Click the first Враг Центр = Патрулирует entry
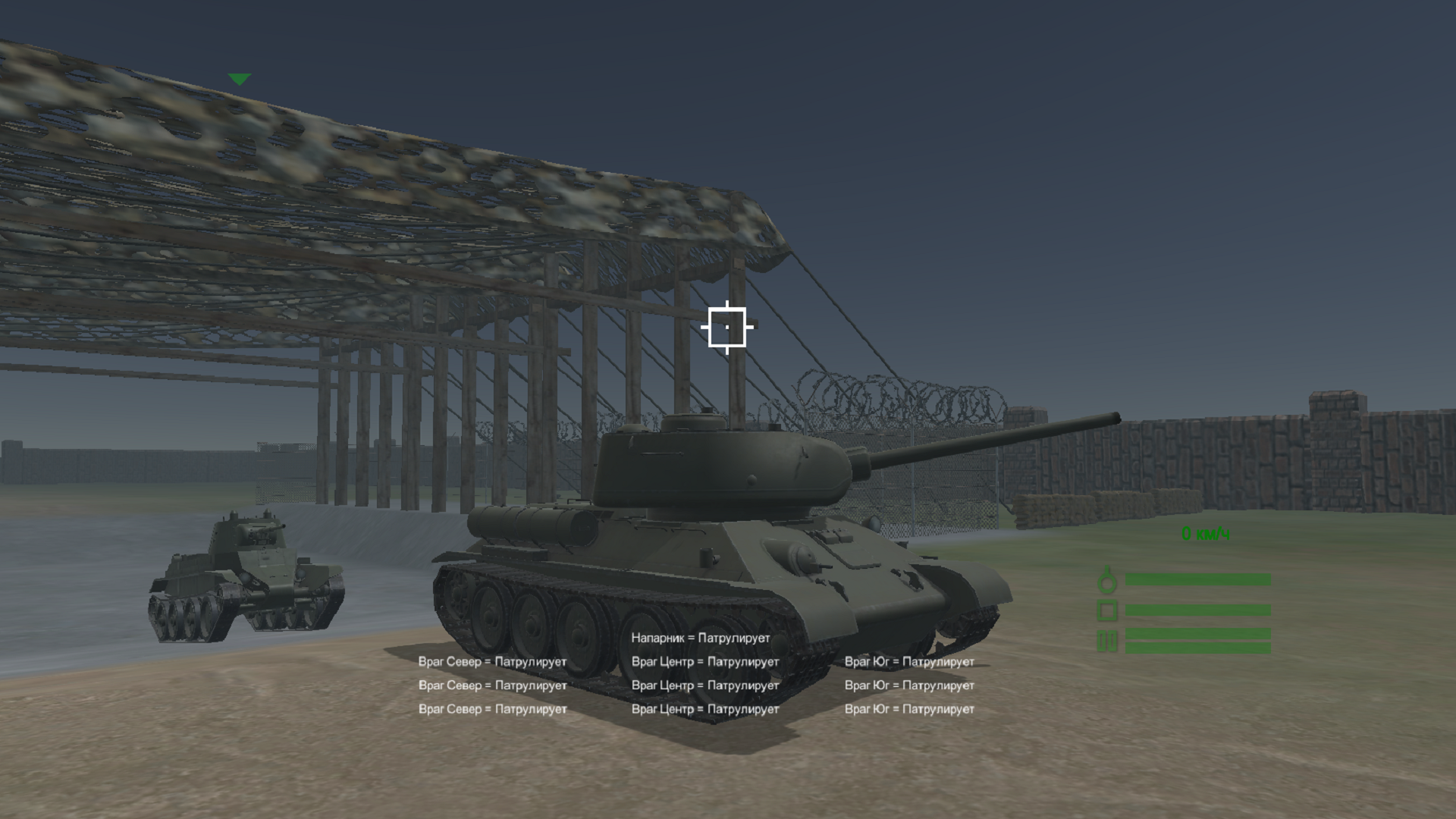 pyautogui.click(x=704, y=661)
